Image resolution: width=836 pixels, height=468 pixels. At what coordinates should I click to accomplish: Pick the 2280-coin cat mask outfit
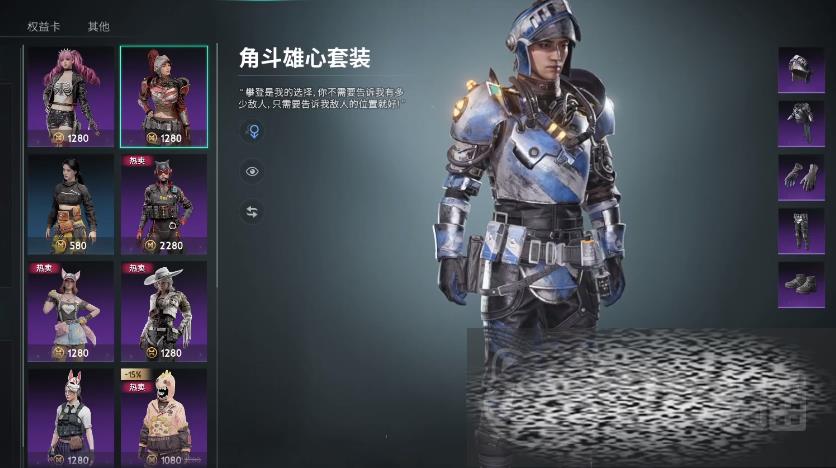[164, 204]
